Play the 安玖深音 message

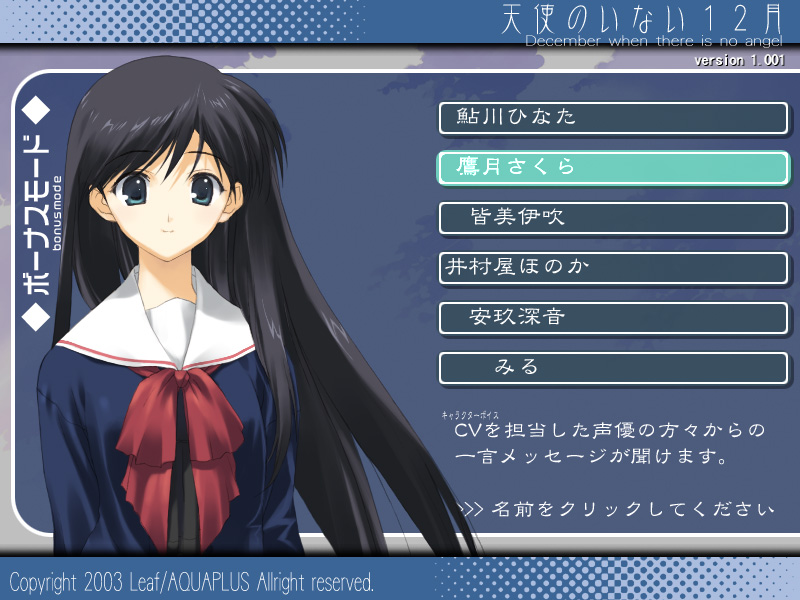[x=613, y=318]
